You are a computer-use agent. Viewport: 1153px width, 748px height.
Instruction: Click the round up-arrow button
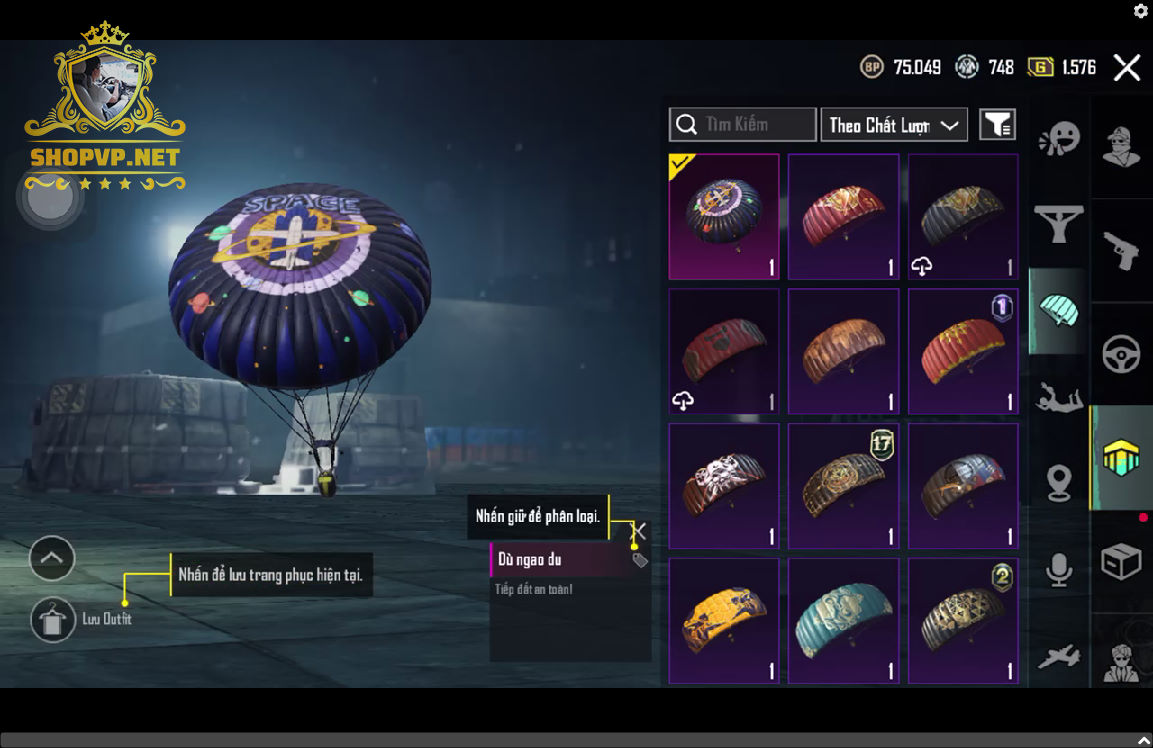pos(52,558)
